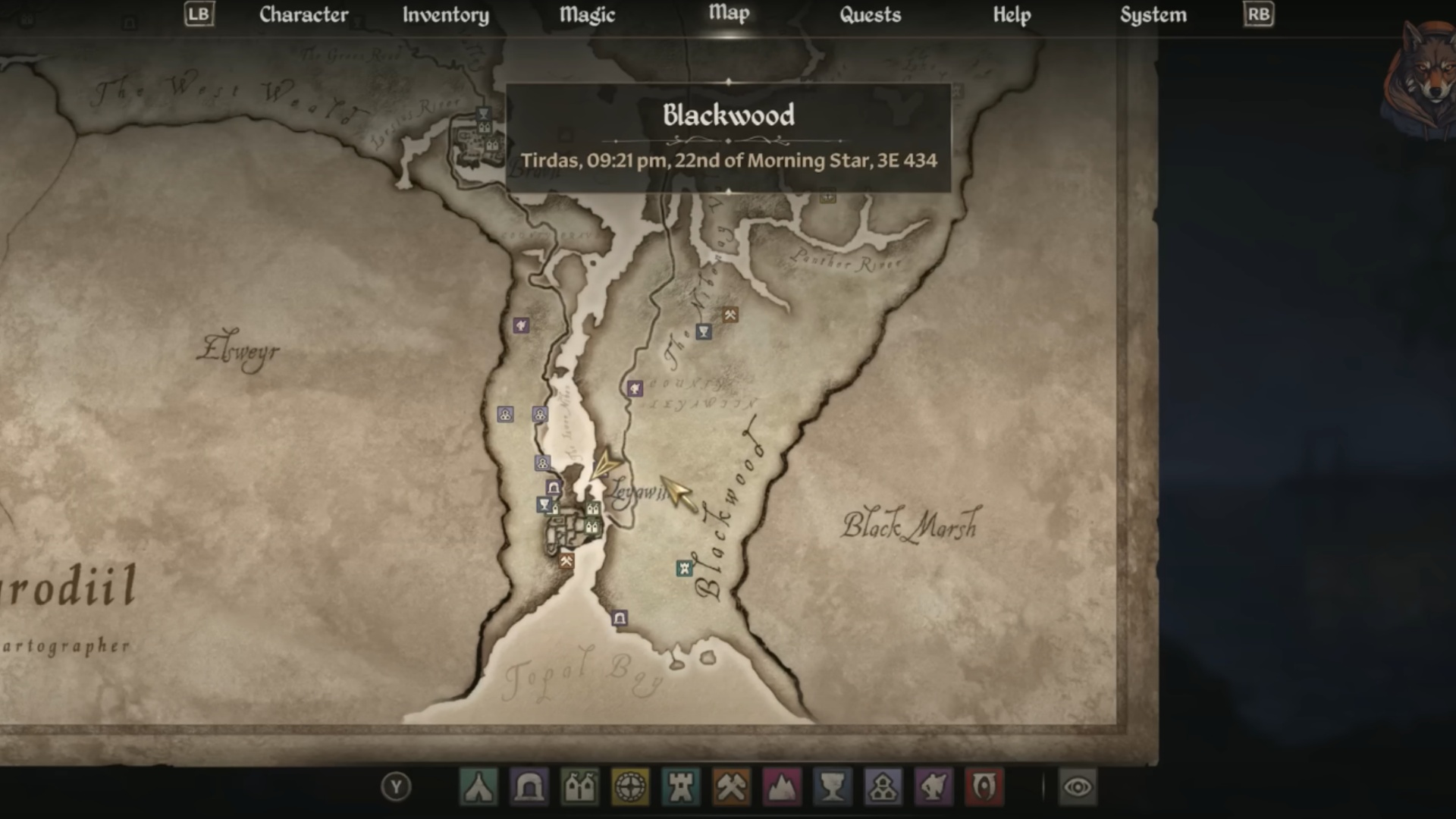1456x819 pixels.
Task: Toggle the cave archway map filter
Action: 529,787
